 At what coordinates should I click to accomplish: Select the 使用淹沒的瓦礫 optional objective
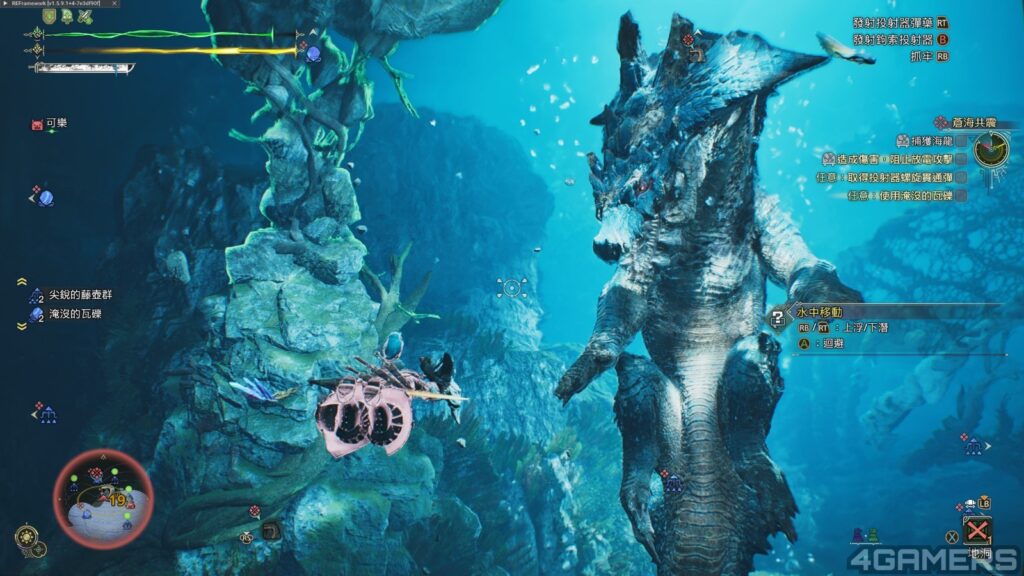(906, 196)
